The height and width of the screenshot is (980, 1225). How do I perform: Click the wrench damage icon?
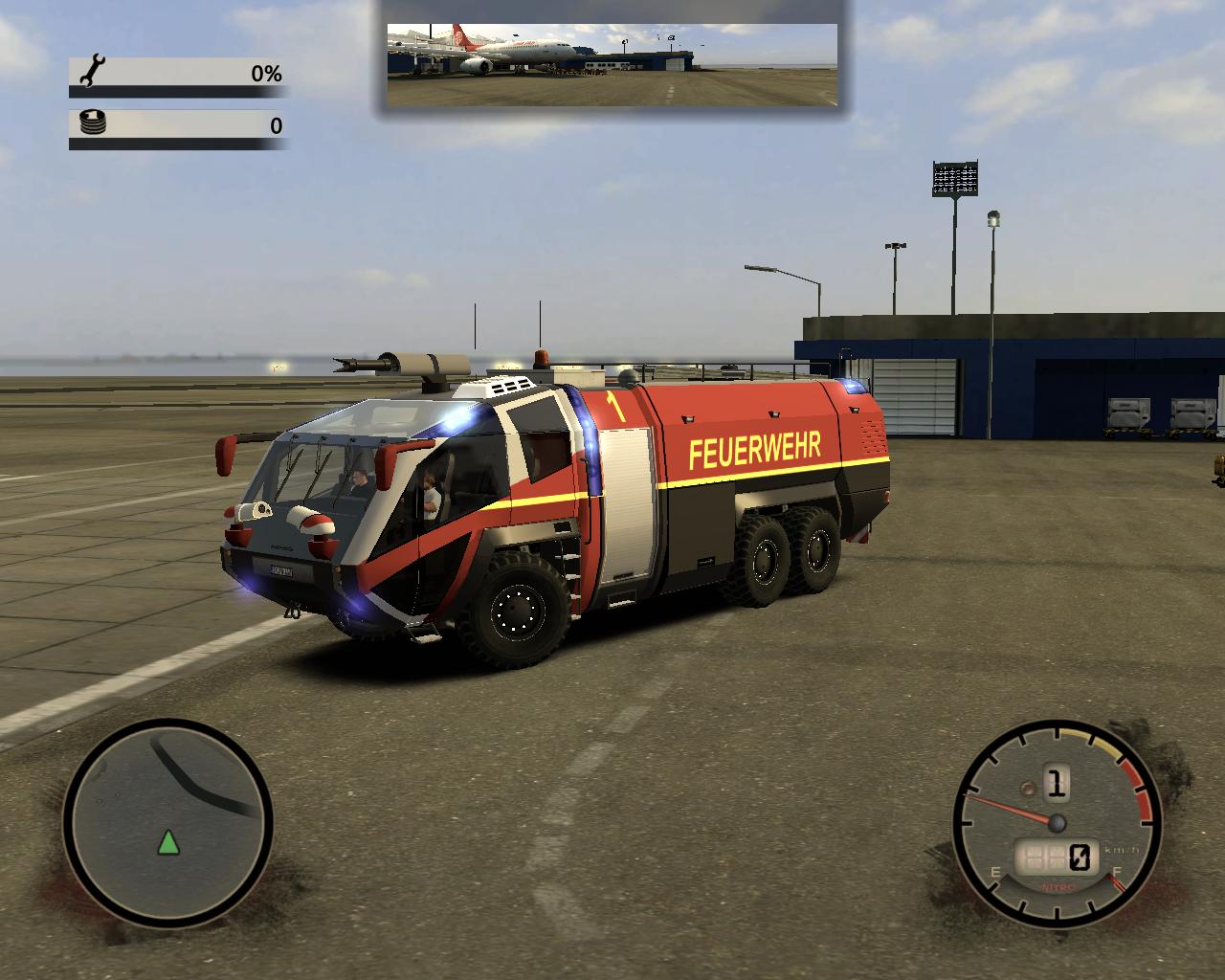pos(94,71)
